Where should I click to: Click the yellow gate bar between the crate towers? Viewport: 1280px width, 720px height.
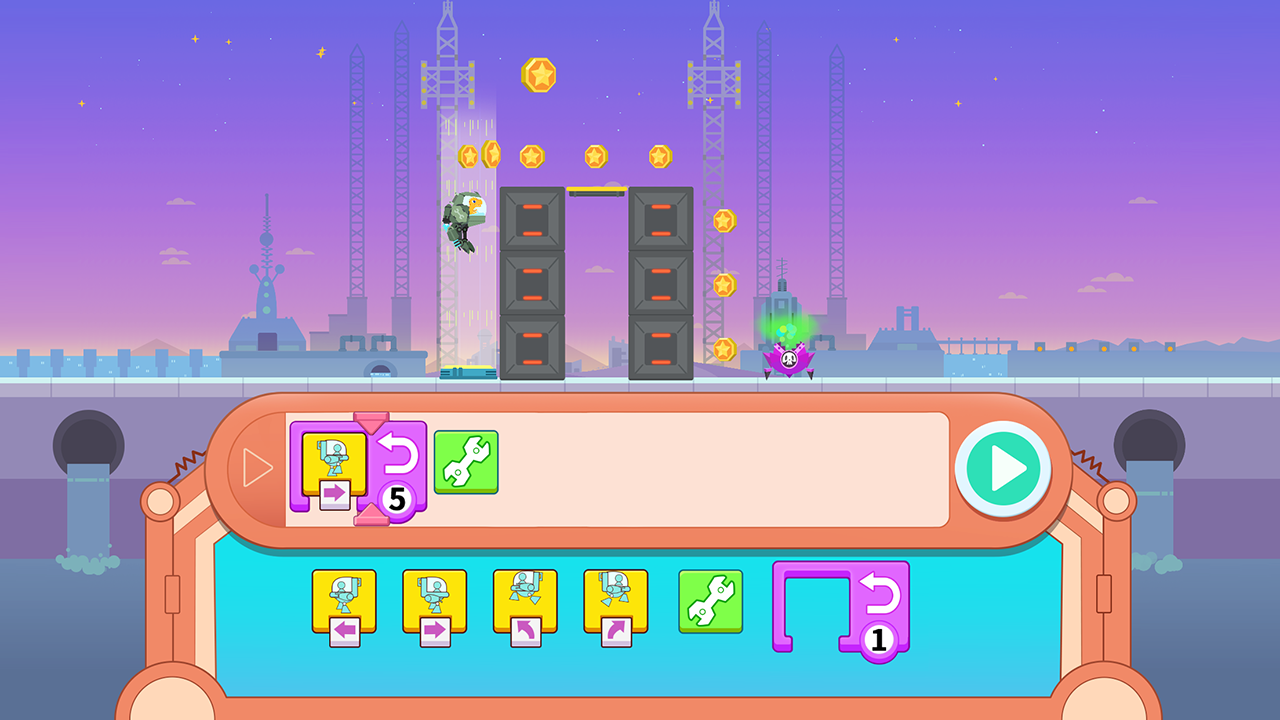click(598, 190)
